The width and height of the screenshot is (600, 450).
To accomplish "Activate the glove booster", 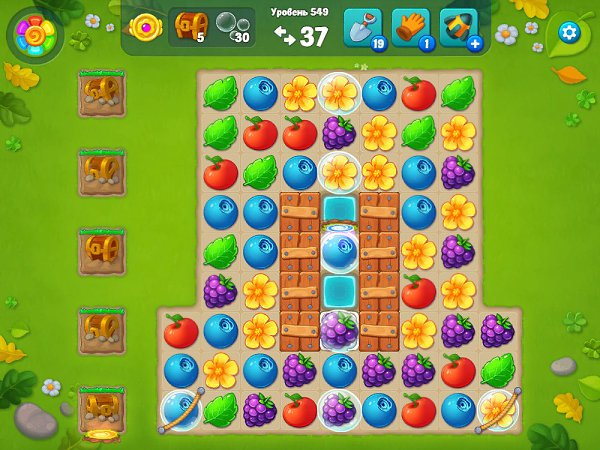I will 410,29.
